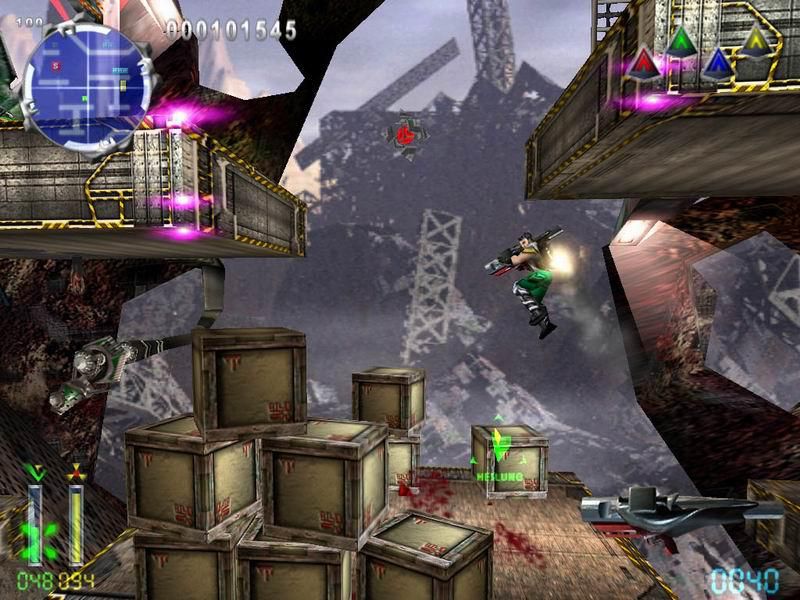Select the red triangle key icon
Image resolution: width=800 pixels, height=600 pixels.
(642, 64)
